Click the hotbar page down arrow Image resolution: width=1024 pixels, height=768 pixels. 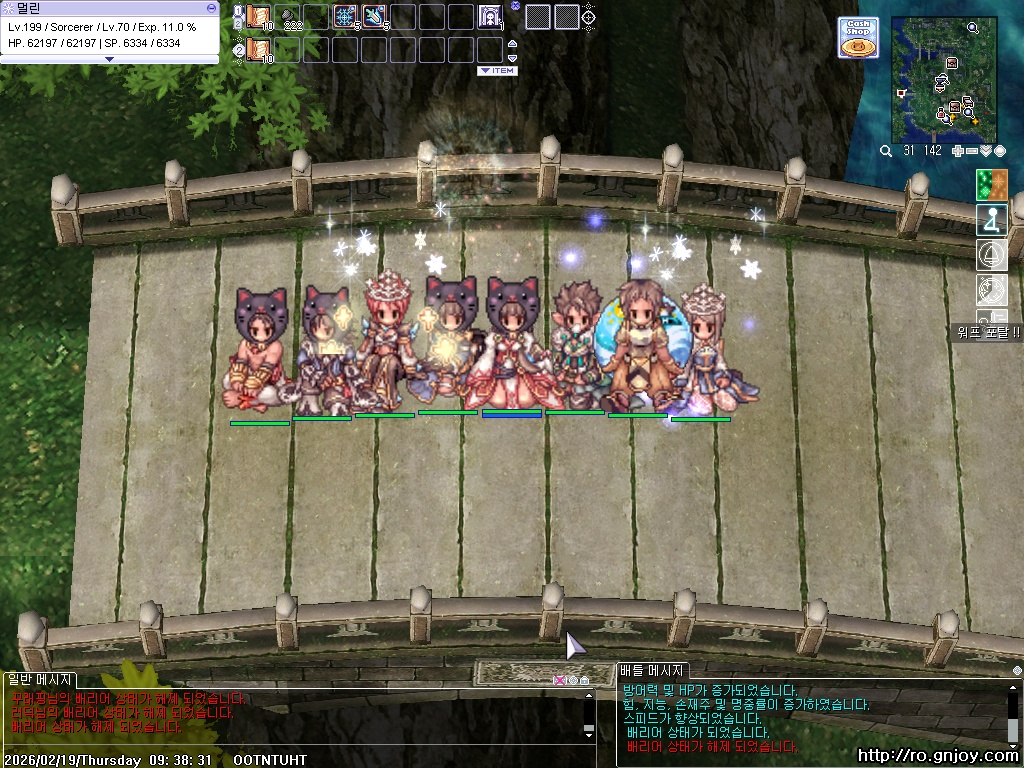point(513,58)
